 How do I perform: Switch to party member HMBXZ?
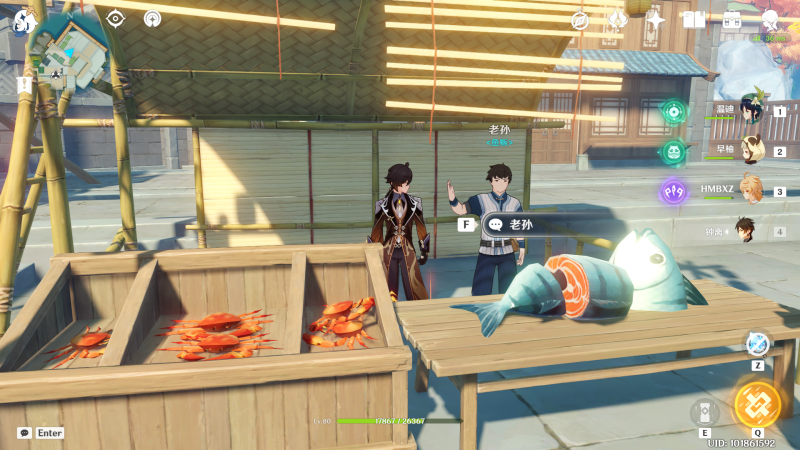point(751,190)
